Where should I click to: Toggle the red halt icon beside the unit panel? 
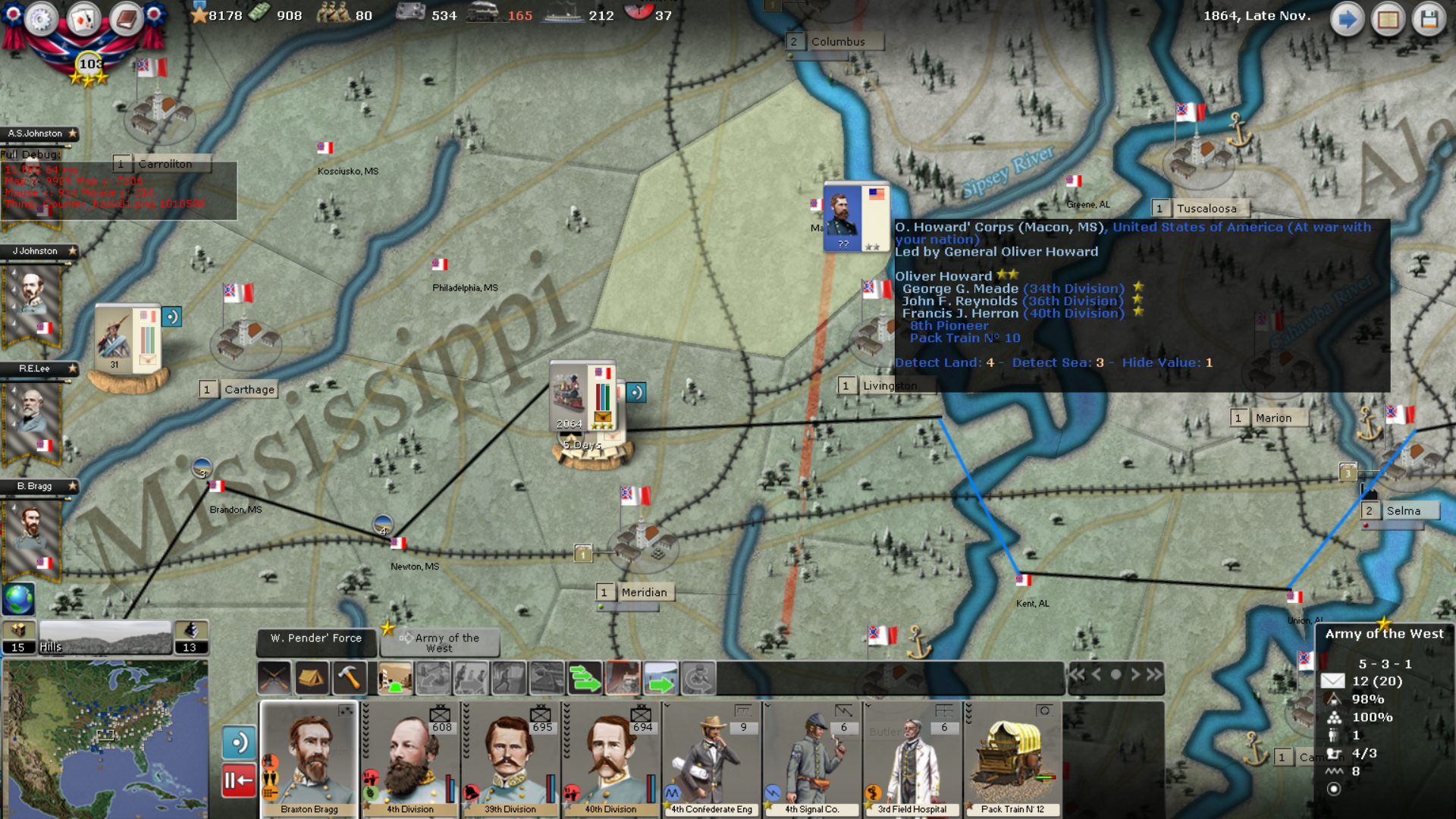[238, 779]
